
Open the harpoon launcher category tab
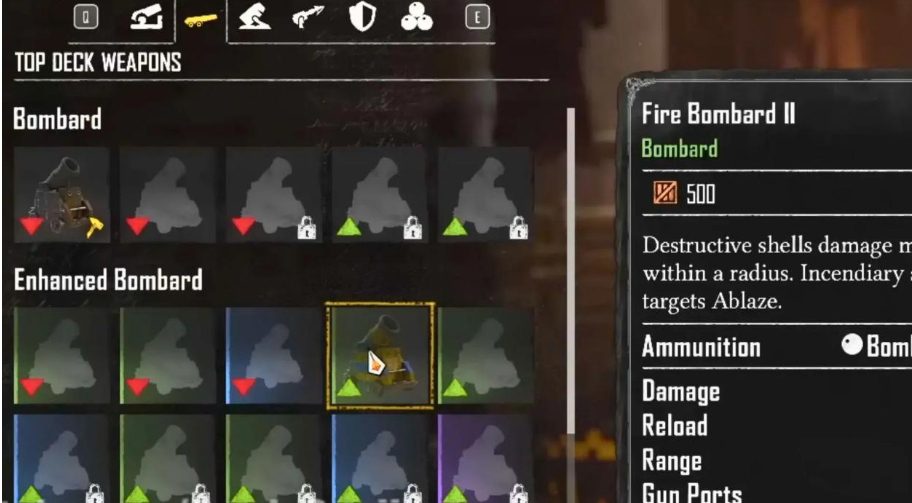click(309, 19)
